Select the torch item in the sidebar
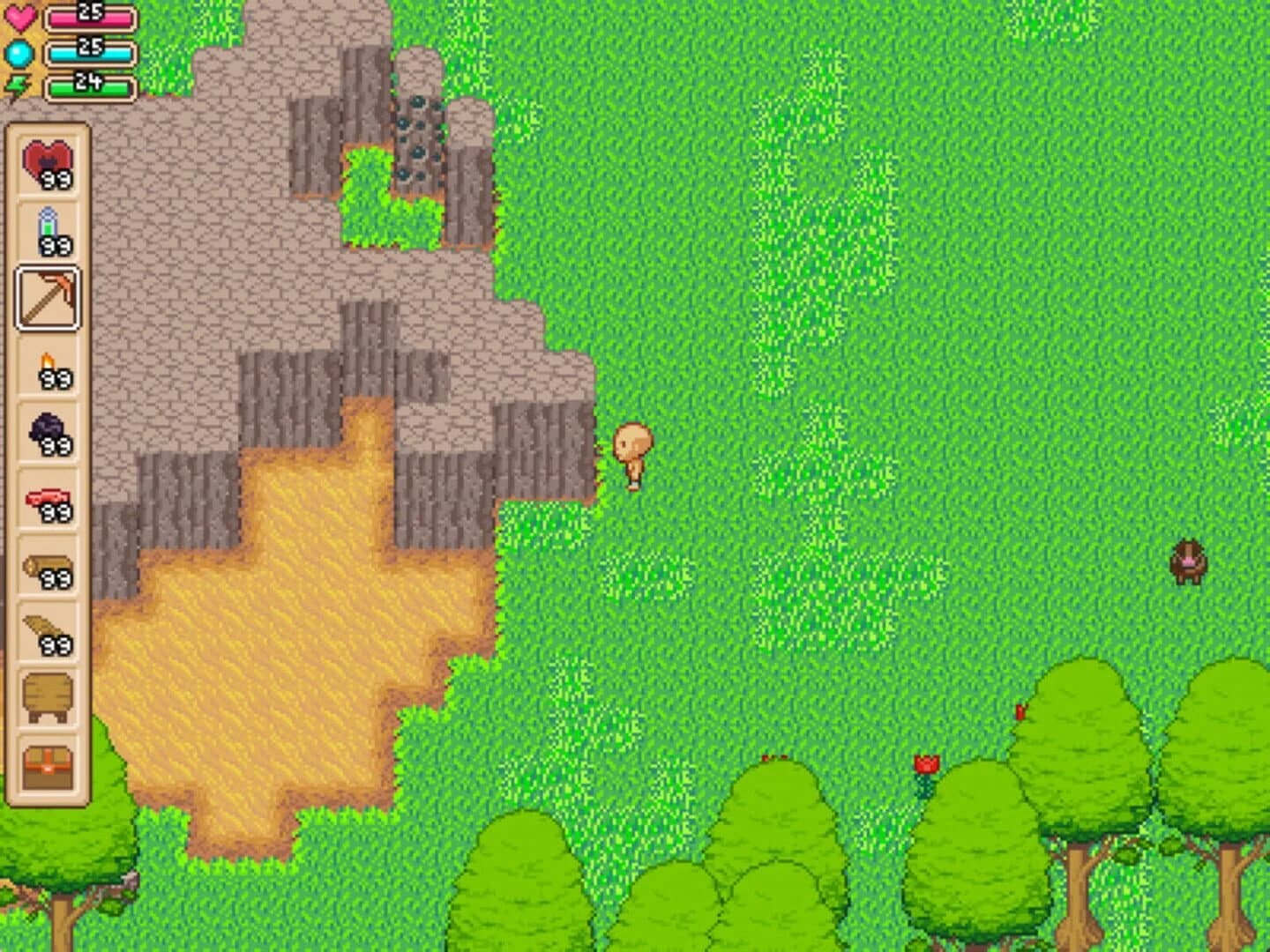1270x952 pixels. (49, 366)
